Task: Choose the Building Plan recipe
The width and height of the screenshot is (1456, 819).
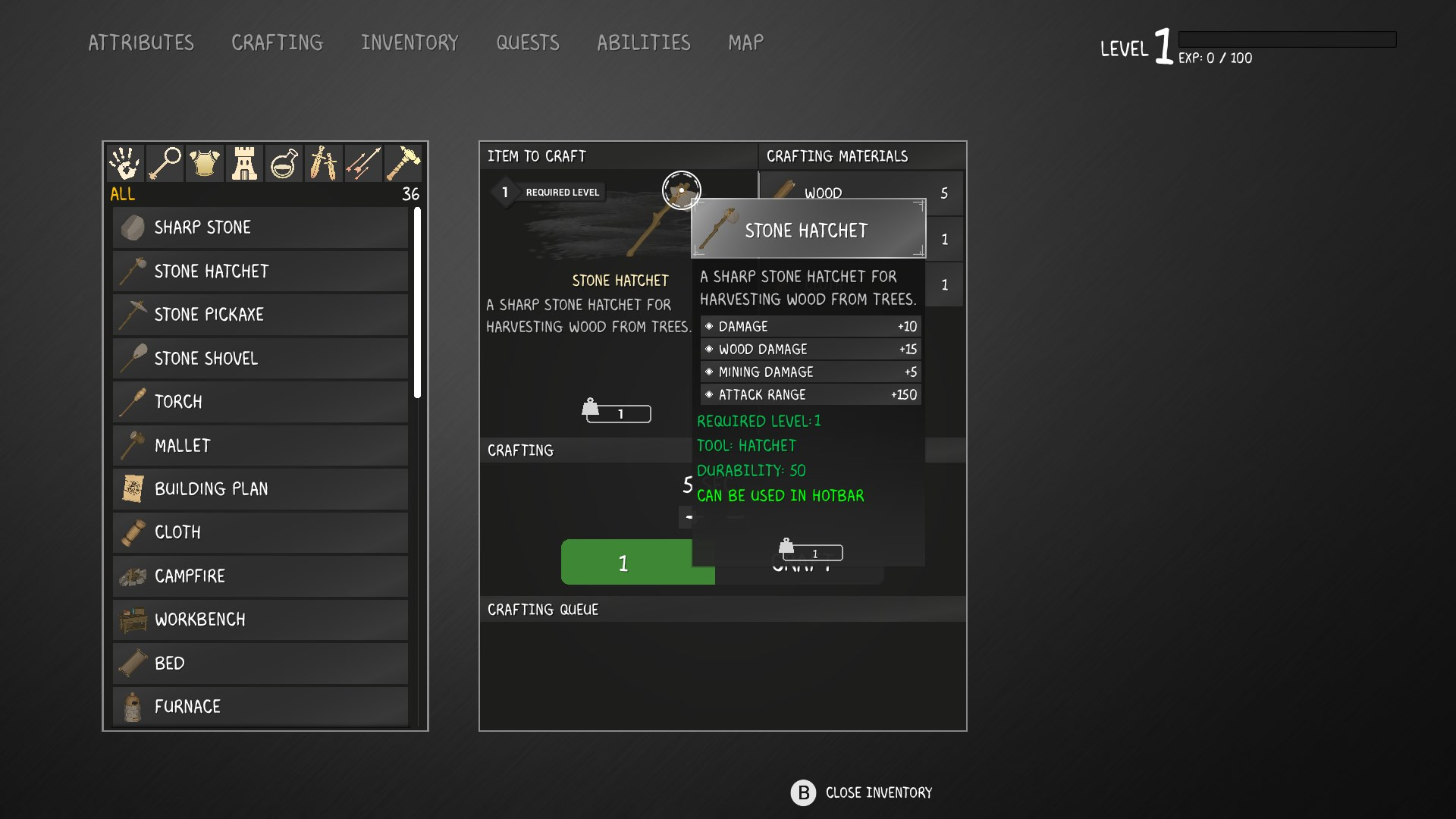Action: [260, 489]
